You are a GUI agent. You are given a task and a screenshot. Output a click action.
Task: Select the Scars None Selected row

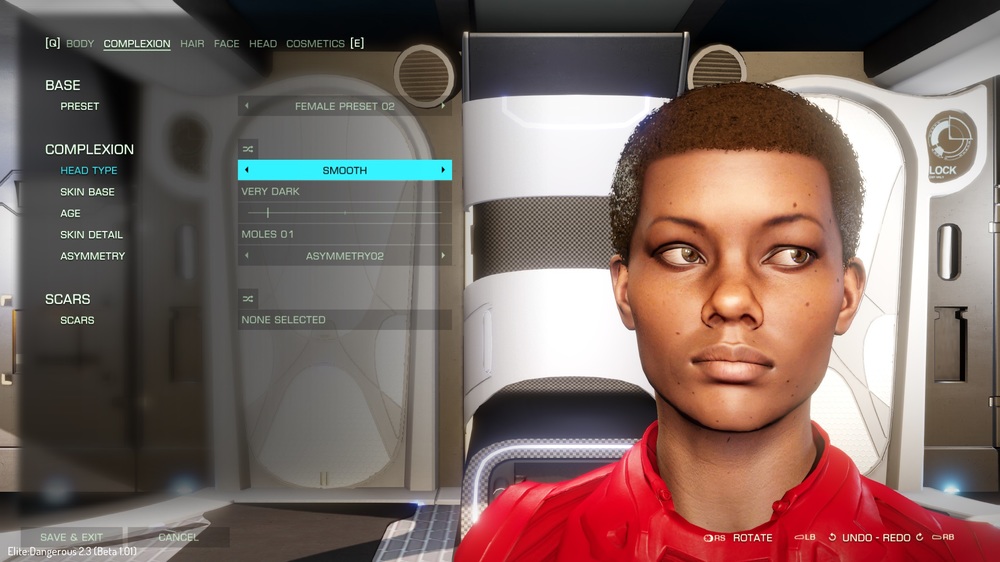click(344, 320)
